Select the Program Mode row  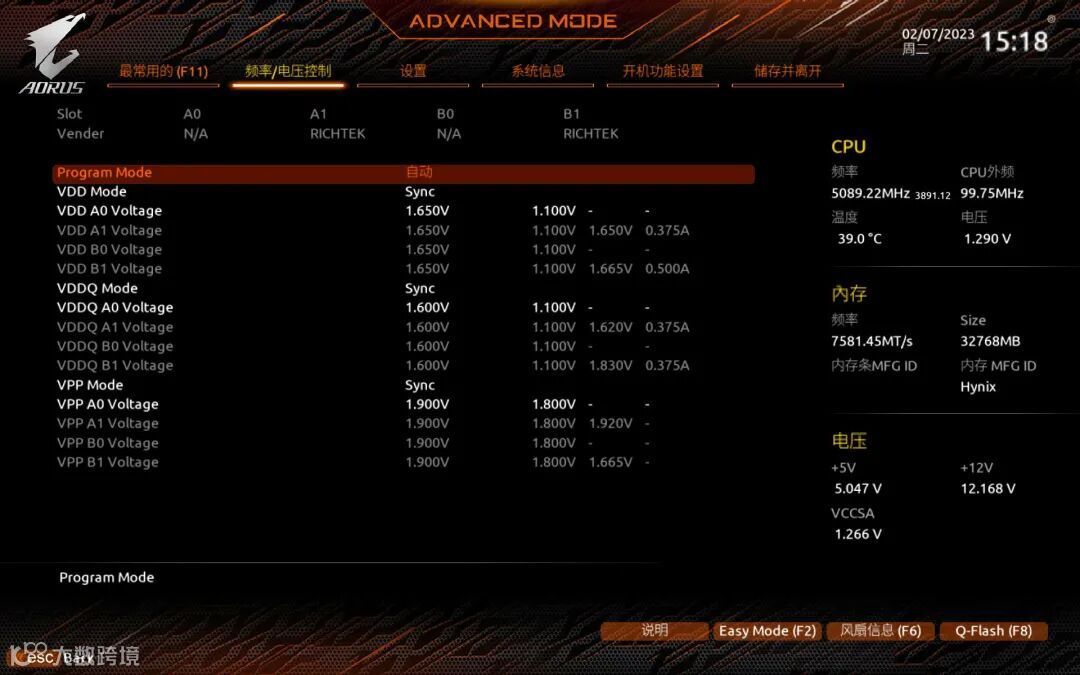(403, 173)
